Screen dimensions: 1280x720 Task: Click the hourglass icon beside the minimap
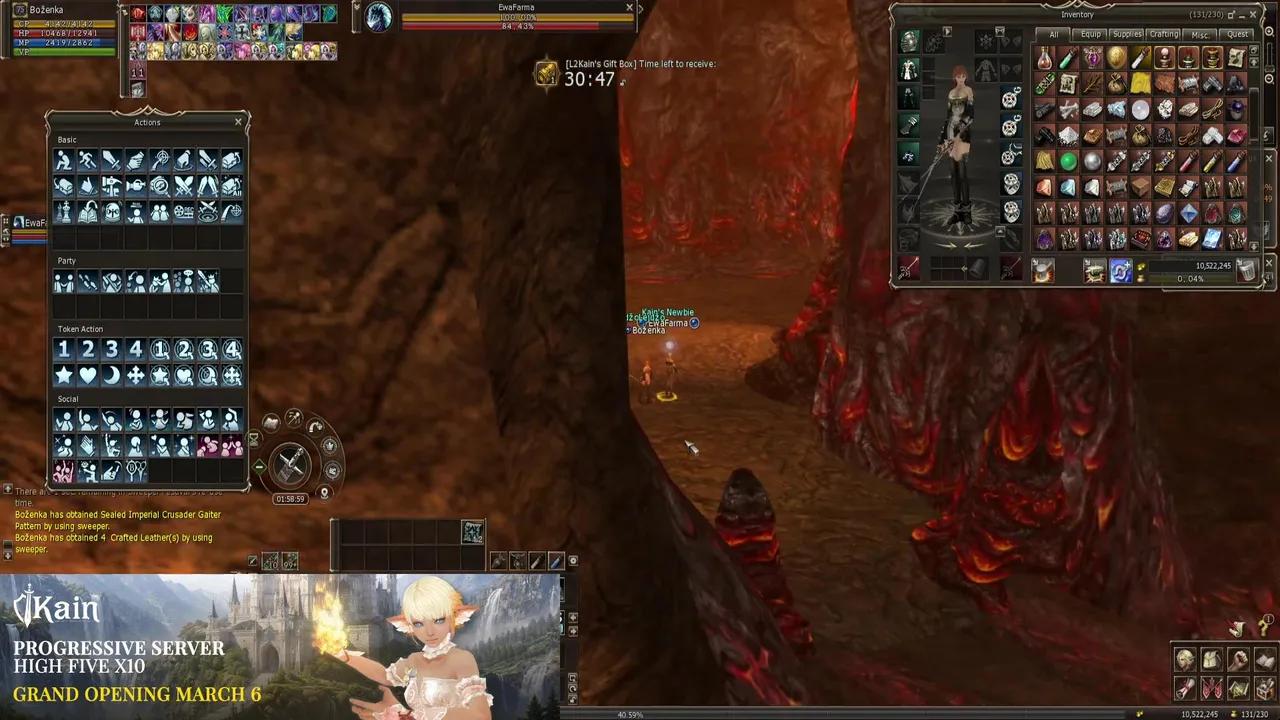coord(254,438)
